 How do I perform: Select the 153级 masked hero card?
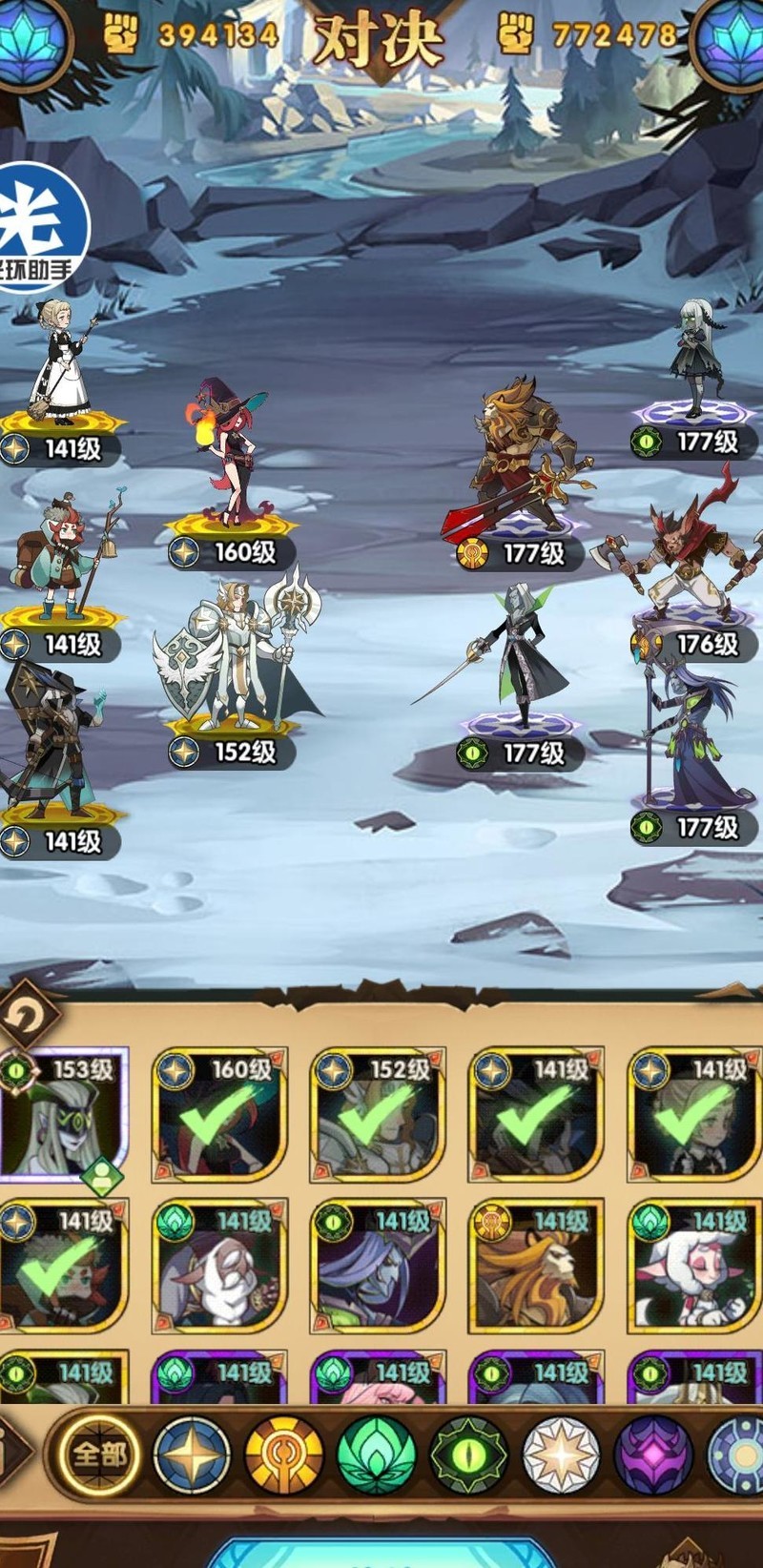(x=63, y=1116)
